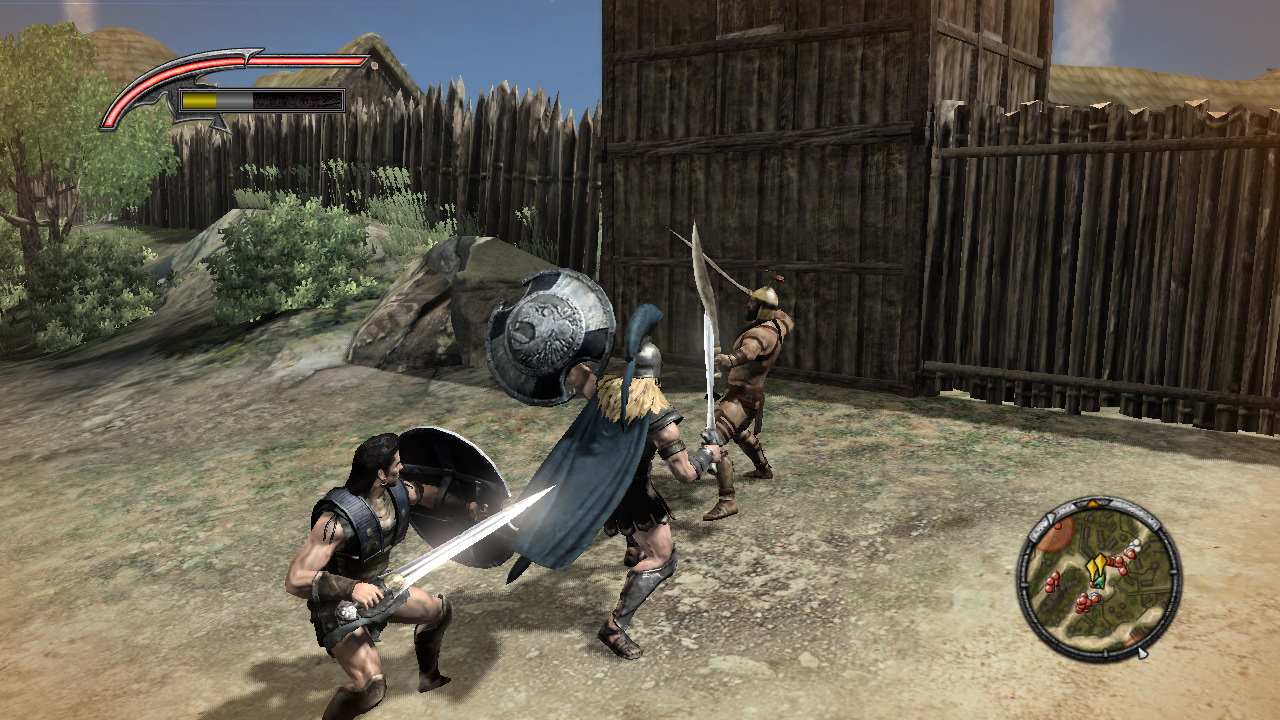Screen dimensions: 1280x720
Task: Click the white pointer at the minimap's lower edge
Action: click(1142, 652)
